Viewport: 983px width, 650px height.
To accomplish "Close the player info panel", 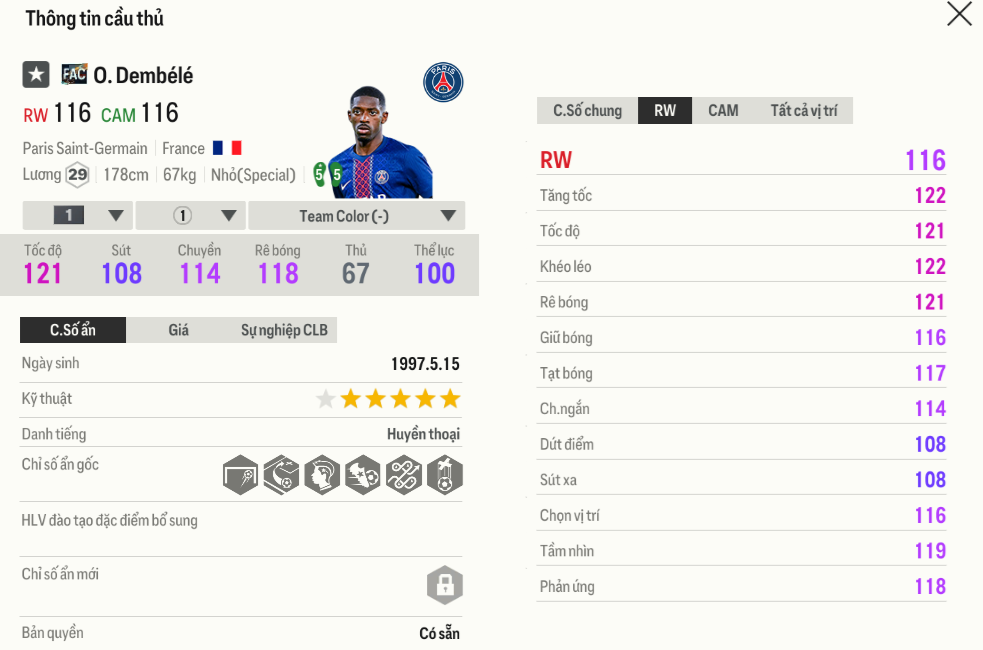I will point(959,14).
